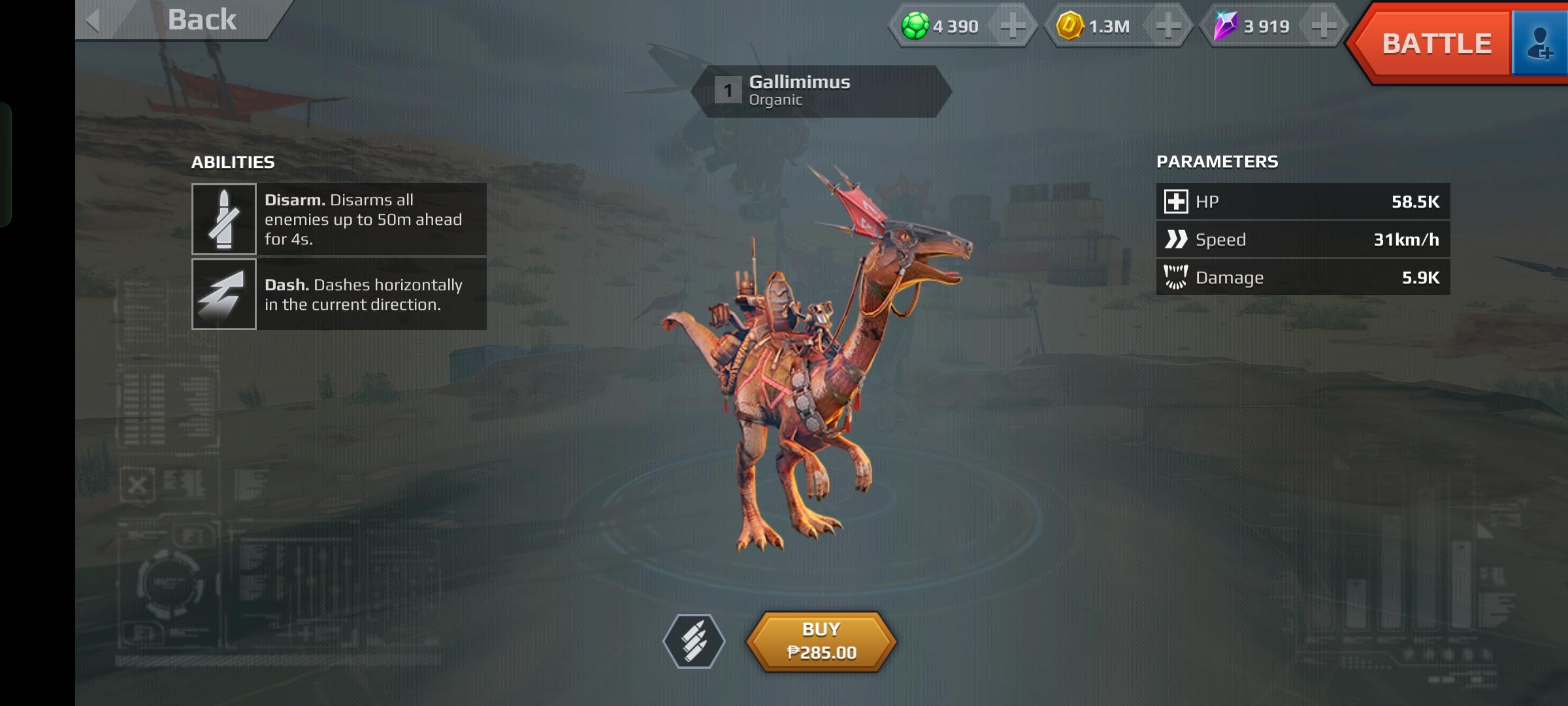1568x706 pixels.
Task: Add more green gems with the plus button
Action: pos(1012,26)
